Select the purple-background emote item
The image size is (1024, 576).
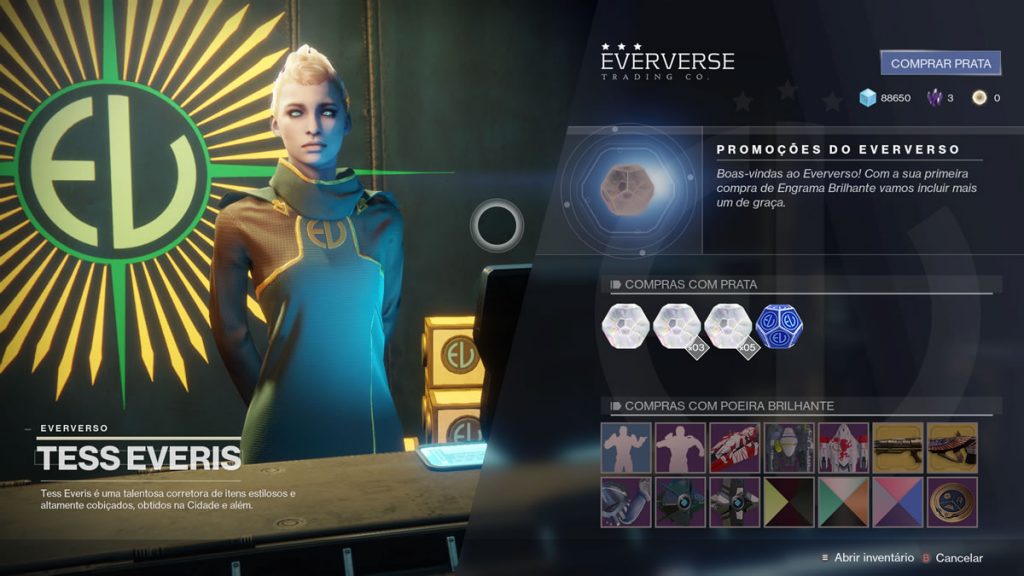(680, 447)
